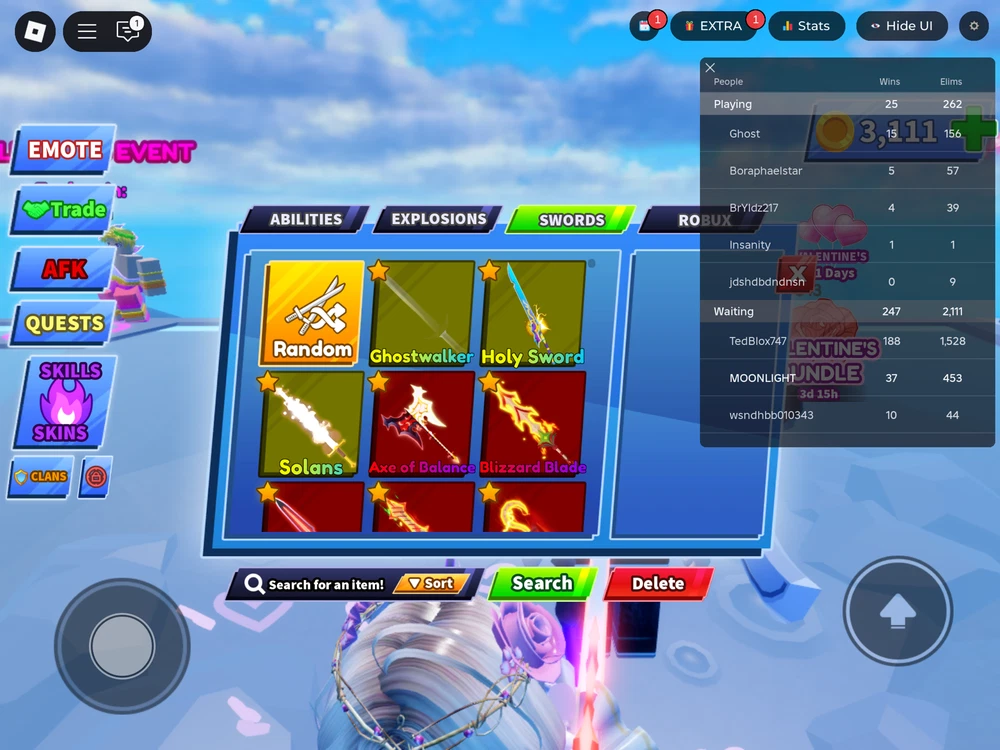Open the Trade menu
This screenshot has height=750, width=1000.
pos(64,210)
